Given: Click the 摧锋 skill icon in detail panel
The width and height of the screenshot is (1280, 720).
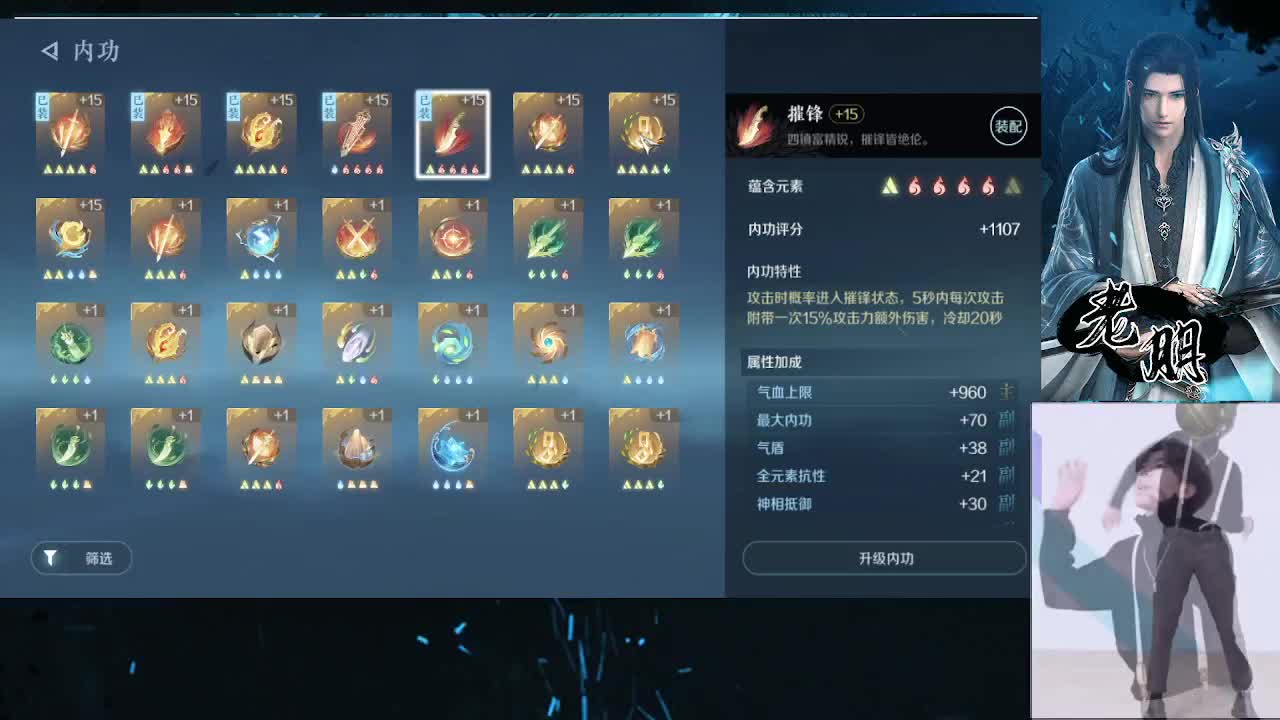Looking at the screenshot, I should pyautogui.click(x=755, y=124).
